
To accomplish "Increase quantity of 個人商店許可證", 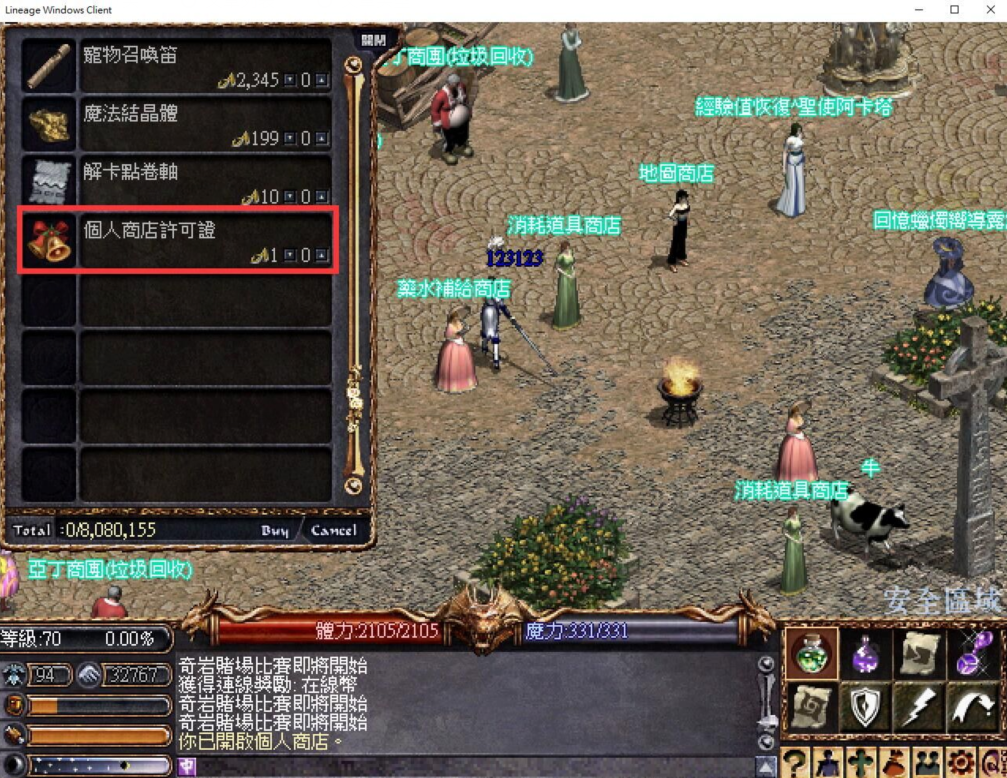I will [321, 256].
